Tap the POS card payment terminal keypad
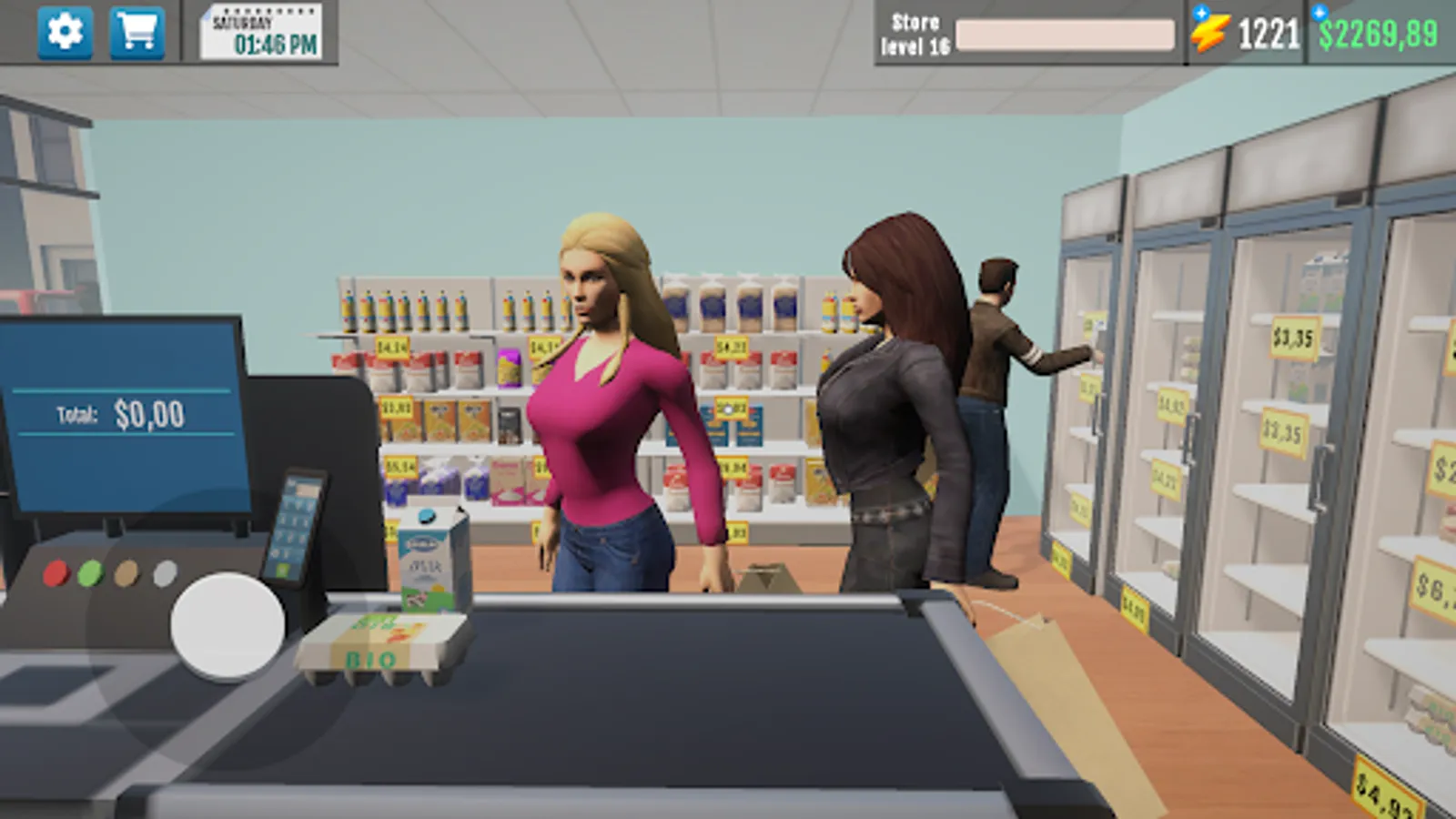This screenshot has width=1456, height=819. tap(296, 528)
